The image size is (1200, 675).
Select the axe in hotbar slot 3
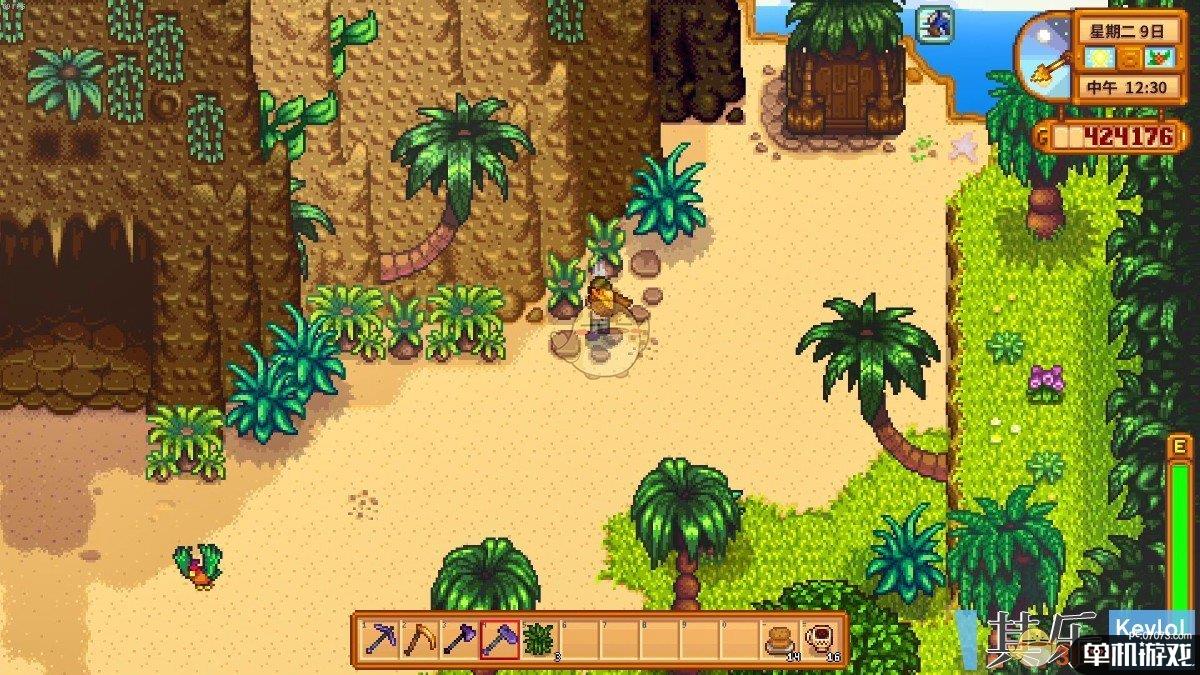(x=460, y=638)
